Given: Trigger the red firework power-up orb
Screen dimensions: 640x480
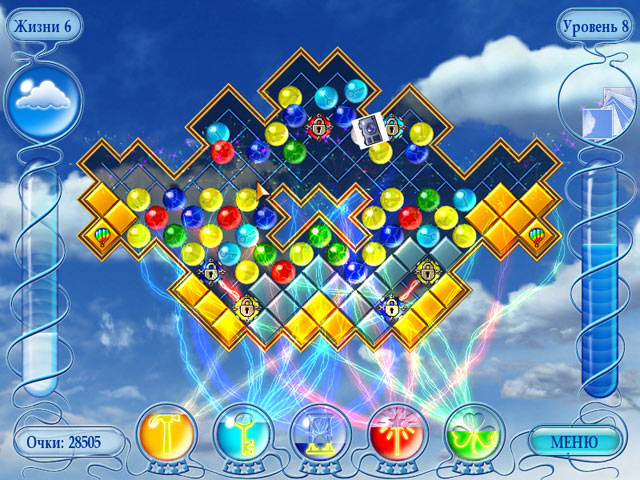Looking at the screenshot, I should click(x=398, y=432).
